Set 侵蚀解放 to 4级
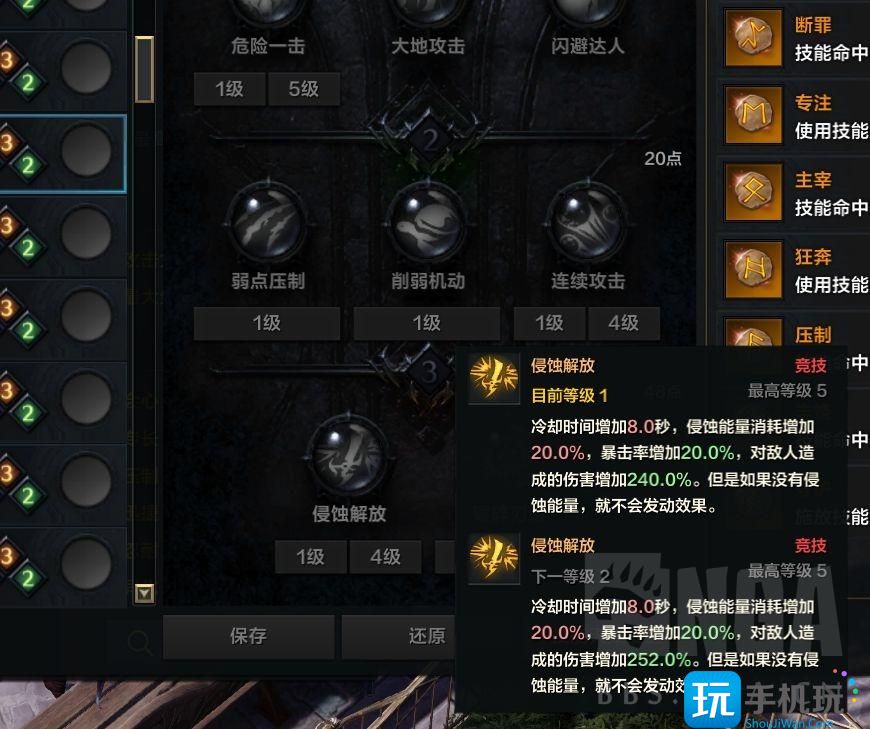The image size is (870, 729). click(x=385, y=556)
